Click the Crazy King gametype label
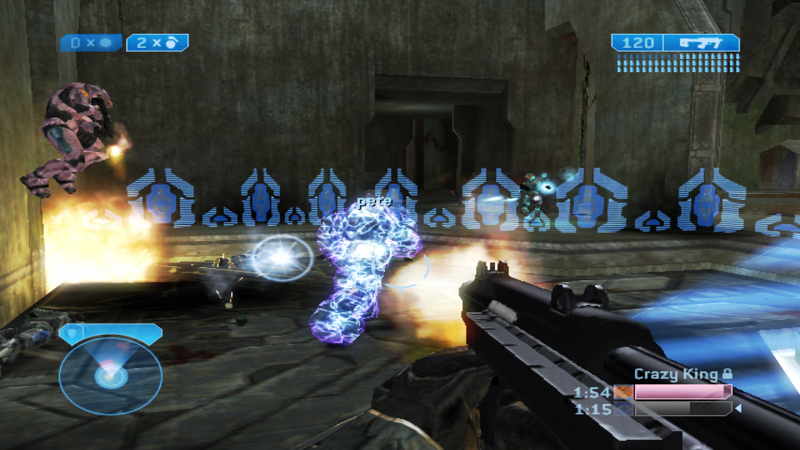This screenshot has width=800, height=450. point(676,374)
